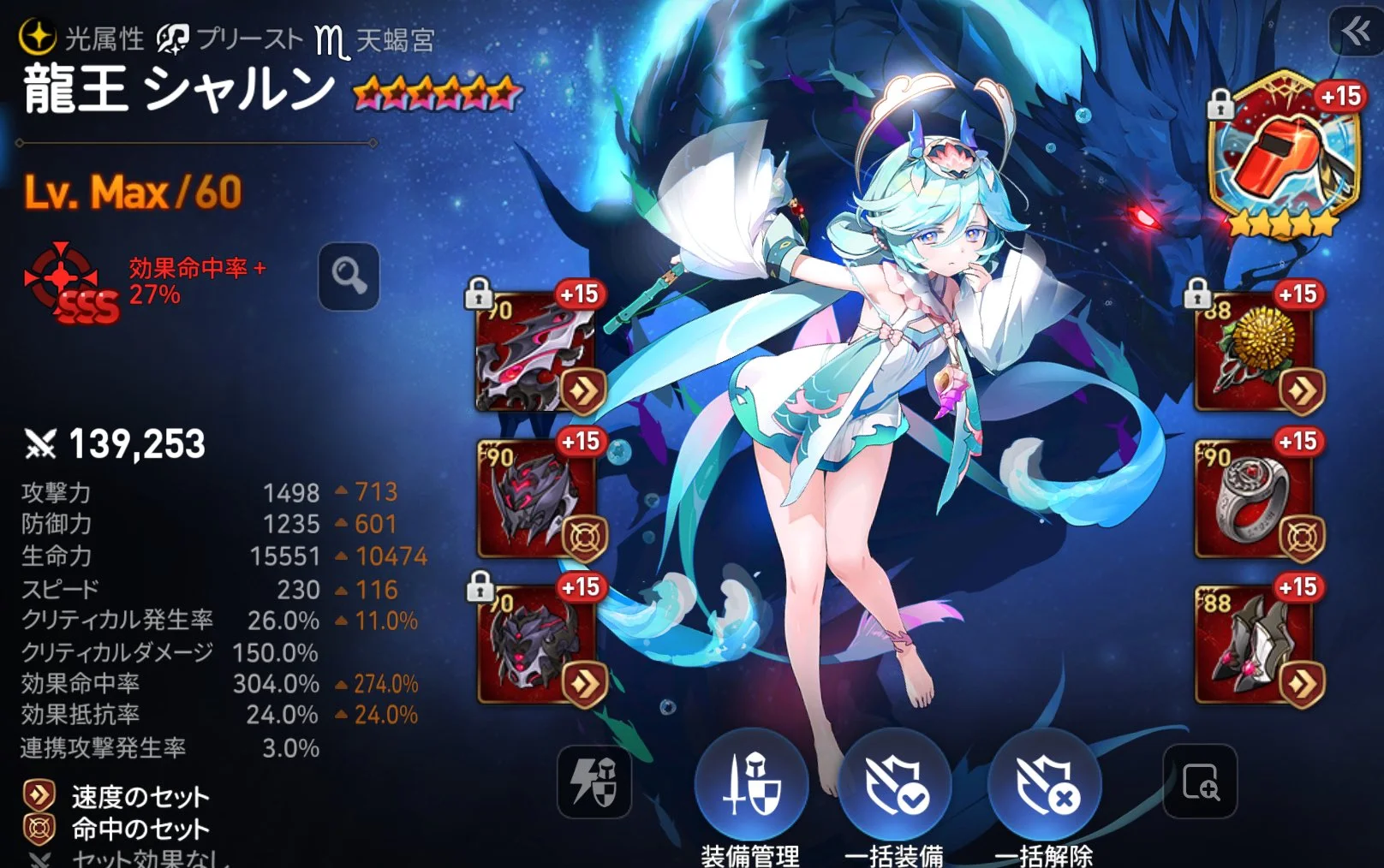Tap 一括解除 unequip-all button
This screenshot has width=1384, height=868.
[x=1044, y=783]
